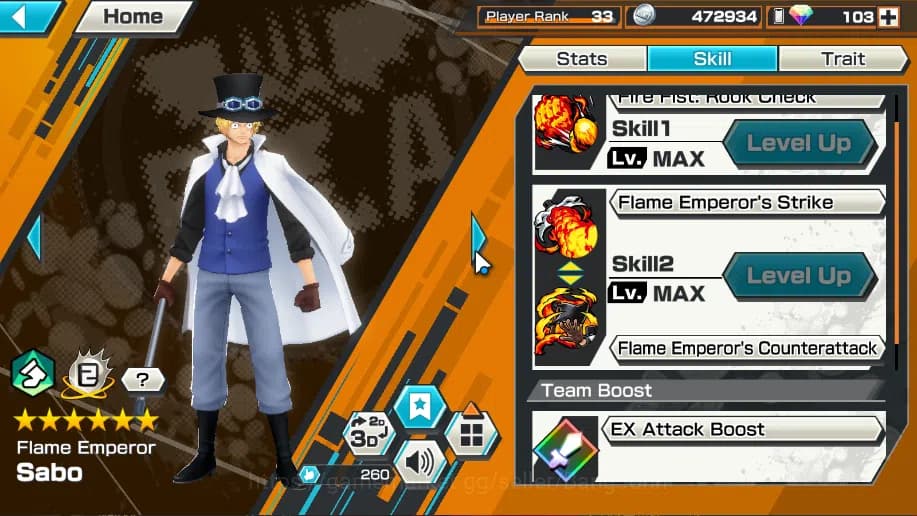Viewport: 917px width, 516px height.
Task: Toggle the 2D/3D character view
Action: point(368,433)
